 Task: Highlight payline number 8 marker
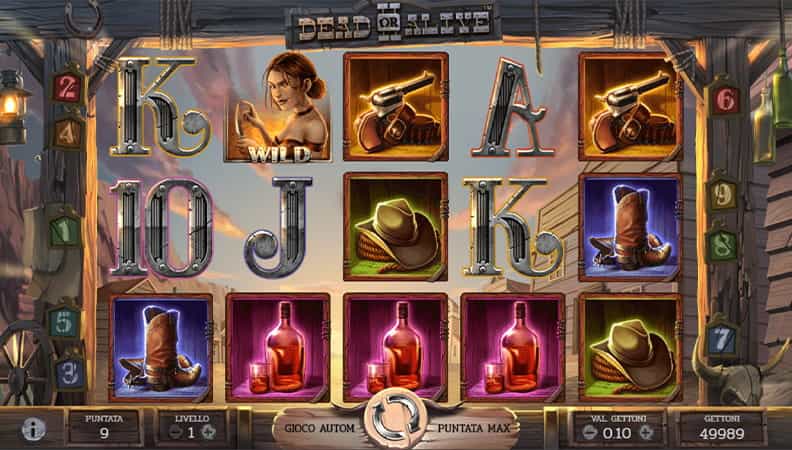pos(722,245)
